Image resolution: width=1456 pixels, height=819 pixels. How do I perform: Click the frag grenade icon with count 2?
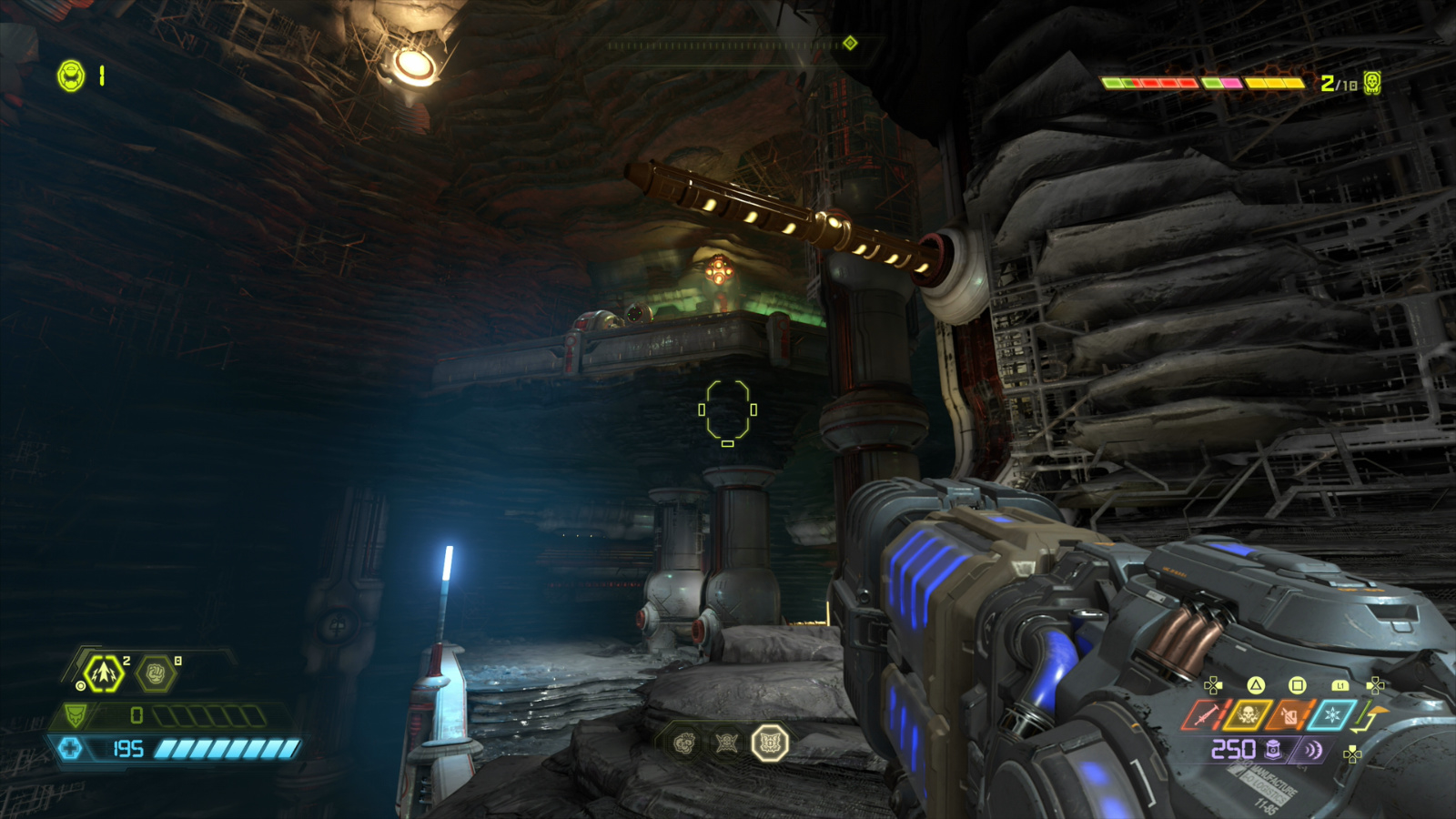pyautogui.click(x=103, y=673)
